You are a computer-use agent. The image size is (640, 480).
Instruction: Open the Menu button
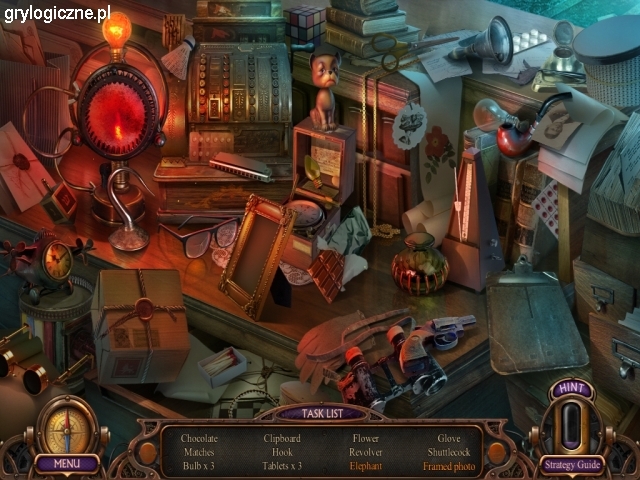[x=67, y=464]
